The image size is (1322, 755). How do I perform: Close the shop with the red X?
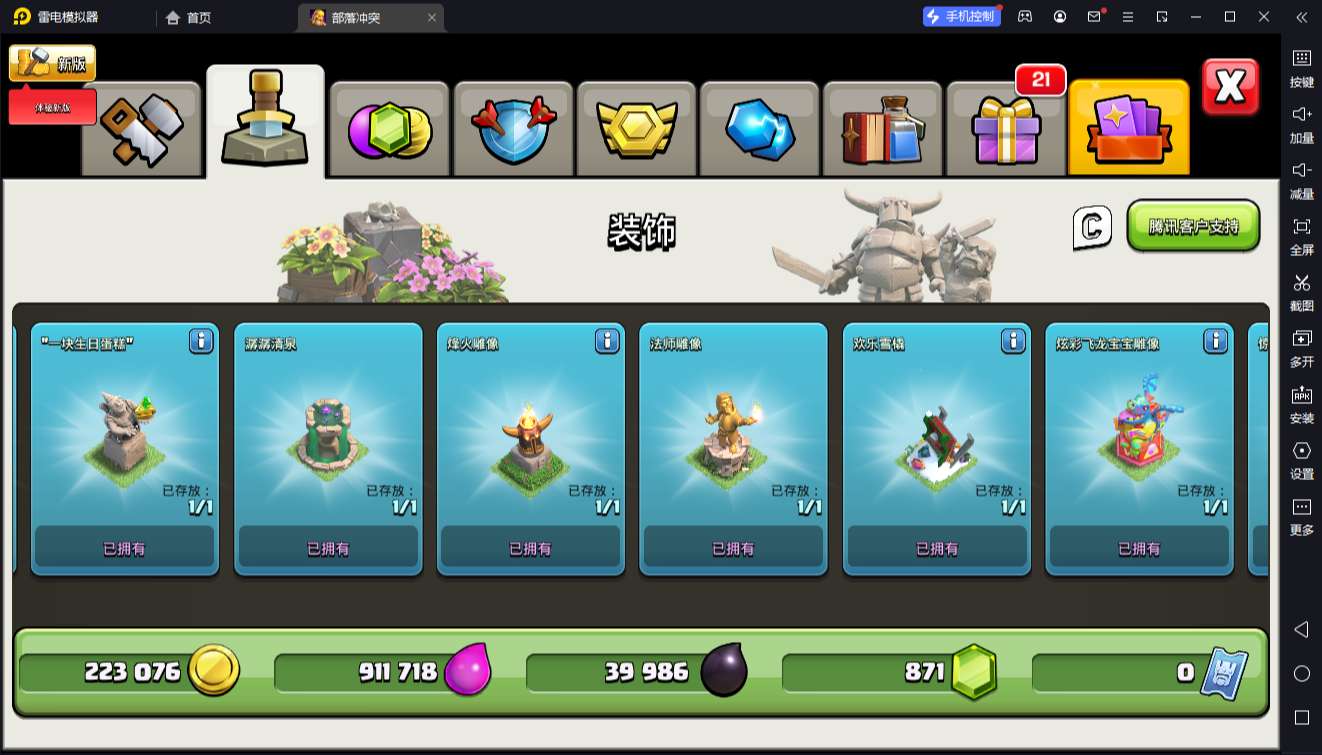pos(1230,87)
